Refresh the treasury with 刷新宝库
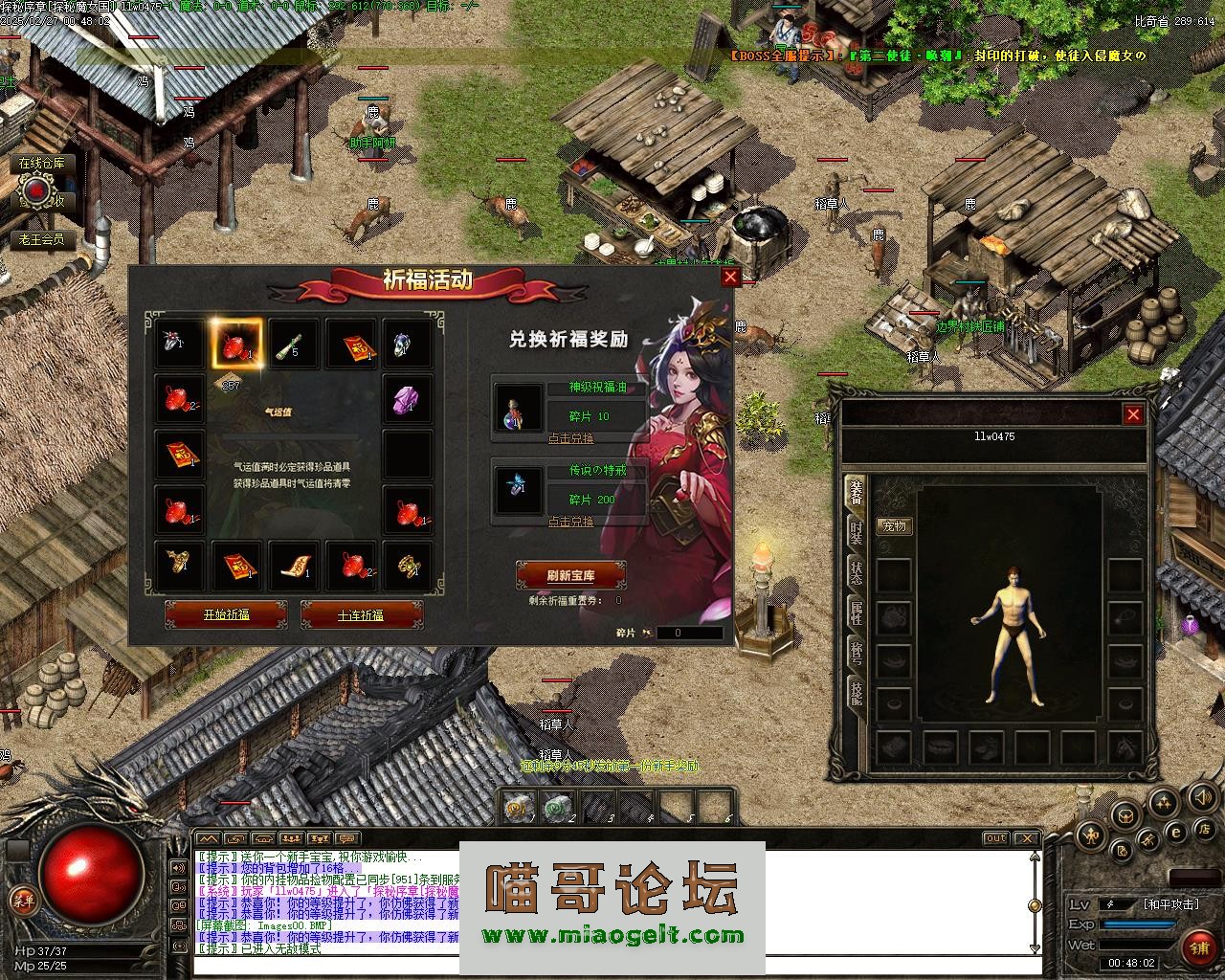The width and height of the screenshot is (1225, 980). click(570, 575)
